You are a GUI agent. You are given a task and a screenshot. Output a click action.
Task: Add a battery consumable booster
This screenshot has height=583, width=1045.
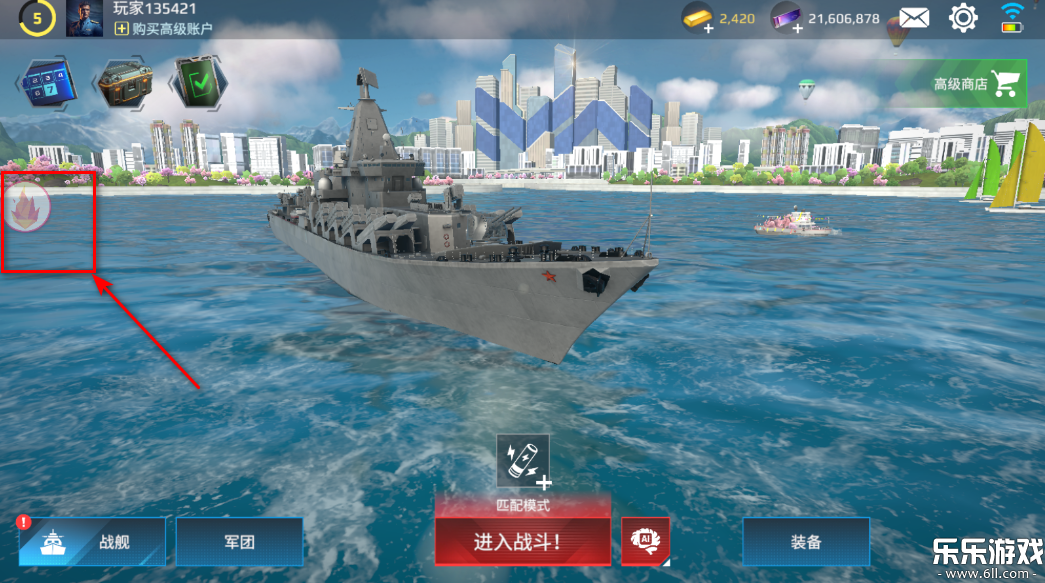pos(523,461)
